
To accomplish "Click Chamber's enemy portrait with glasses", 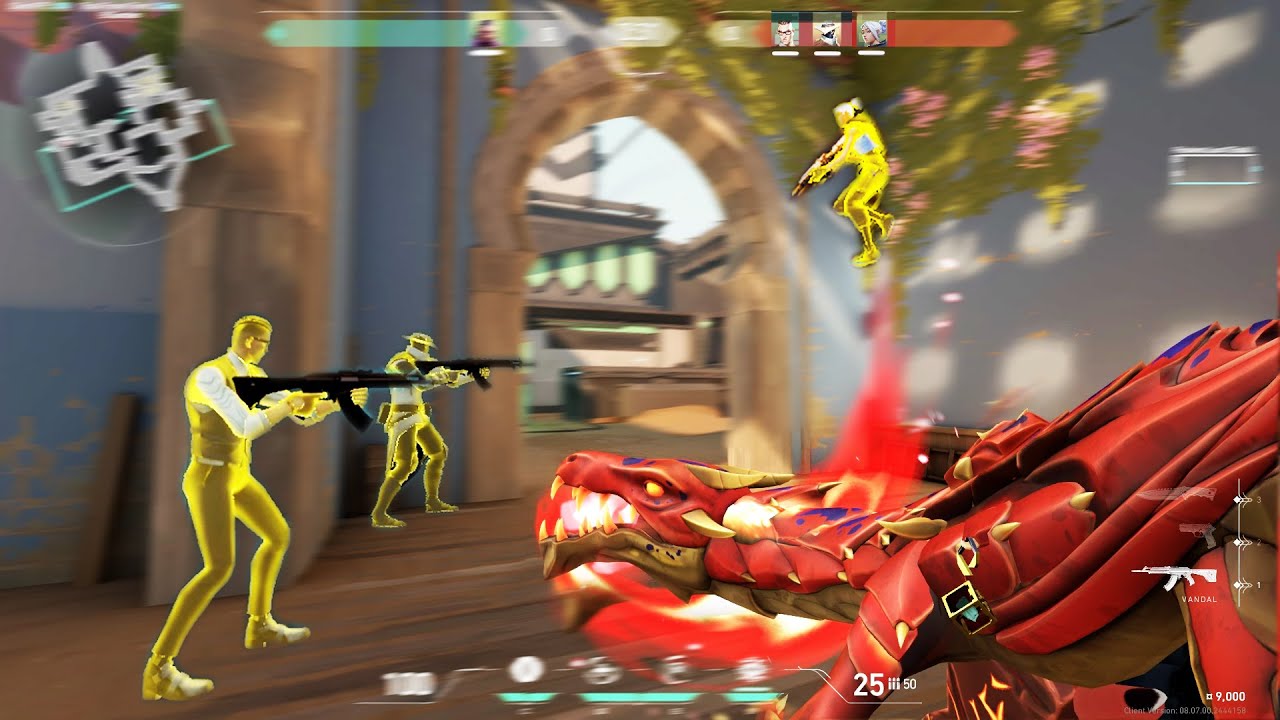I will pyautogui.click(x=785, y=32).
